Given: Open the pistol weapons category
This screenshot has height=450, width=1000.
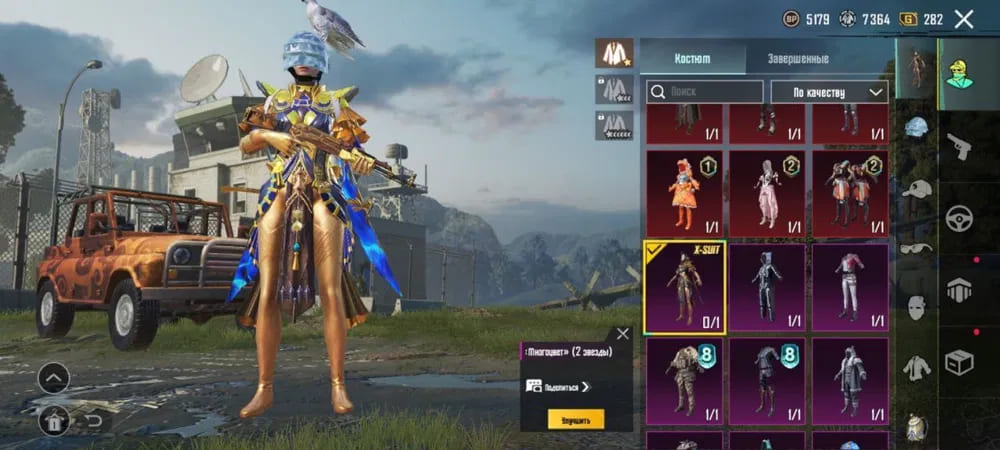Looking at the screenshot, I should [x=959, y=146].
